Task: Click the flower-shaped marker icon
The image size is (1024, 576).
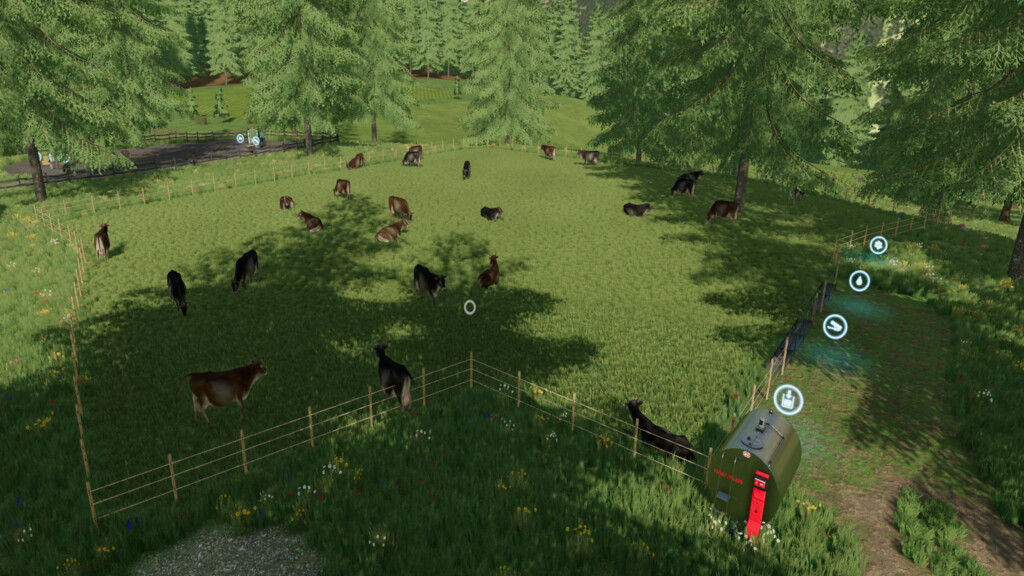Action: point(878,245)
